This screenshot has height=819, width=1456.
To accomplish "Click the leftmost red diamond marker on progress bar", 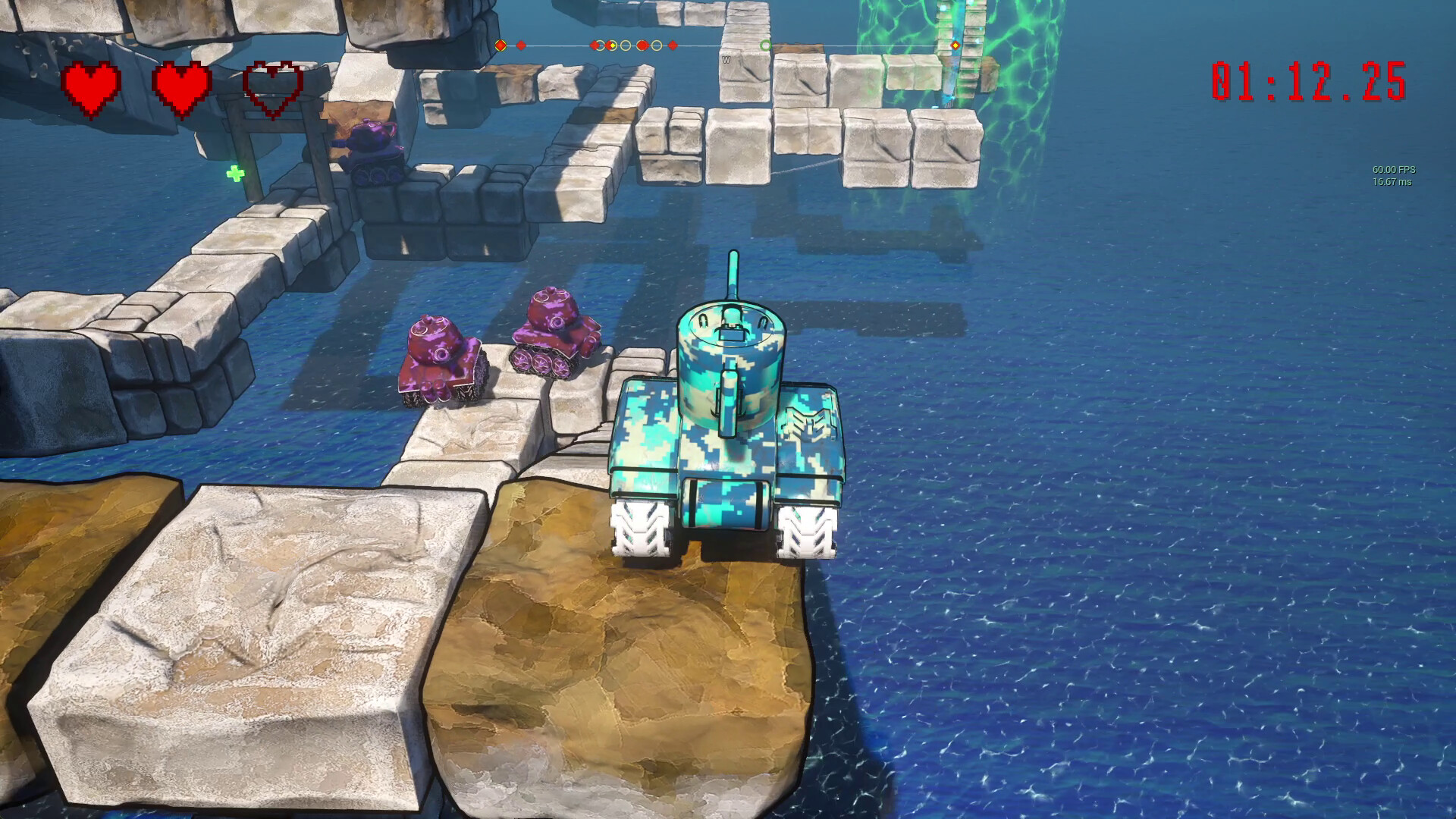I will [520, 45].
